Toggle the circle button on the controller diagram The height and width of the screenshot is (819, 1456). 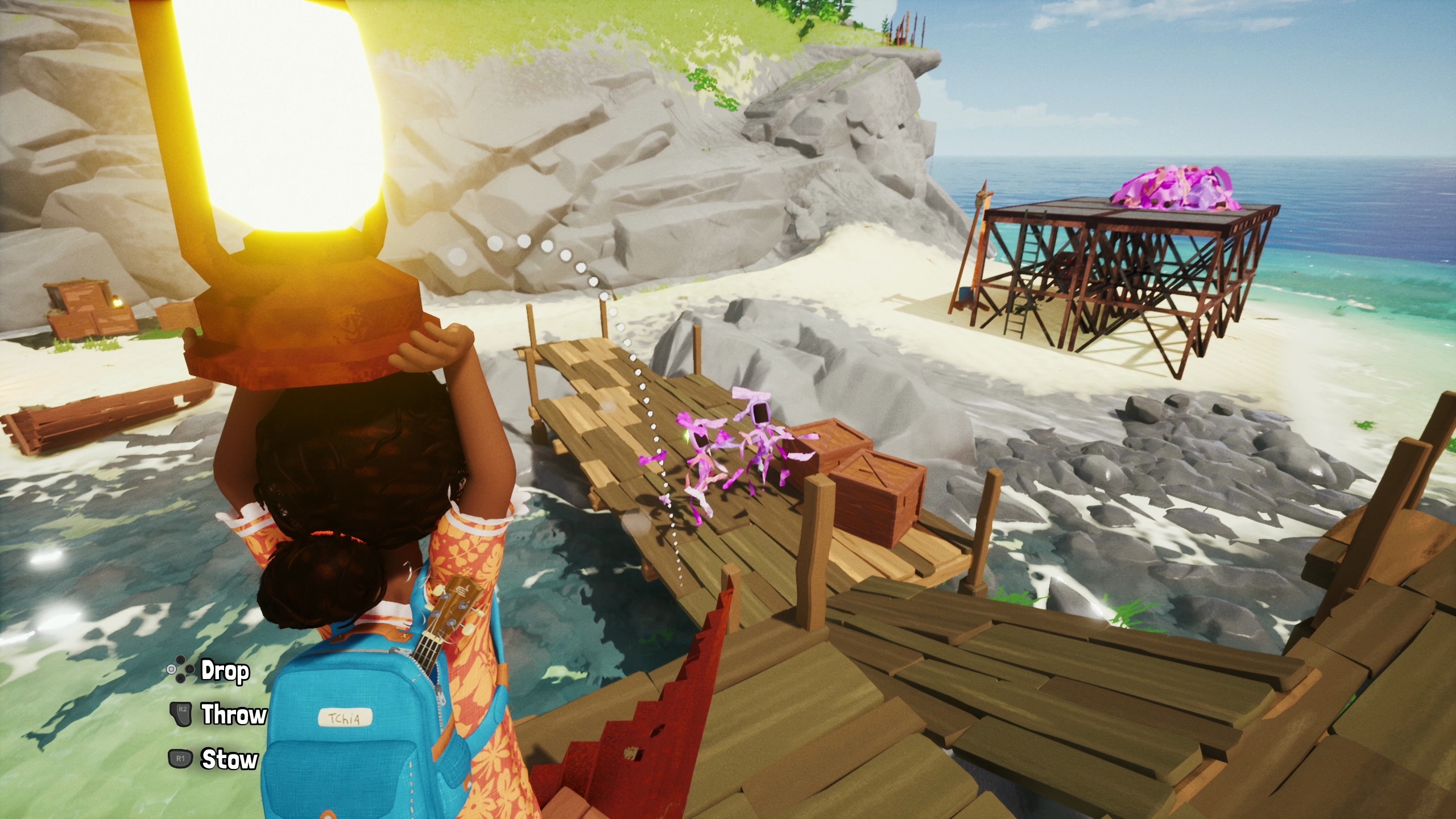pos(189,670)
